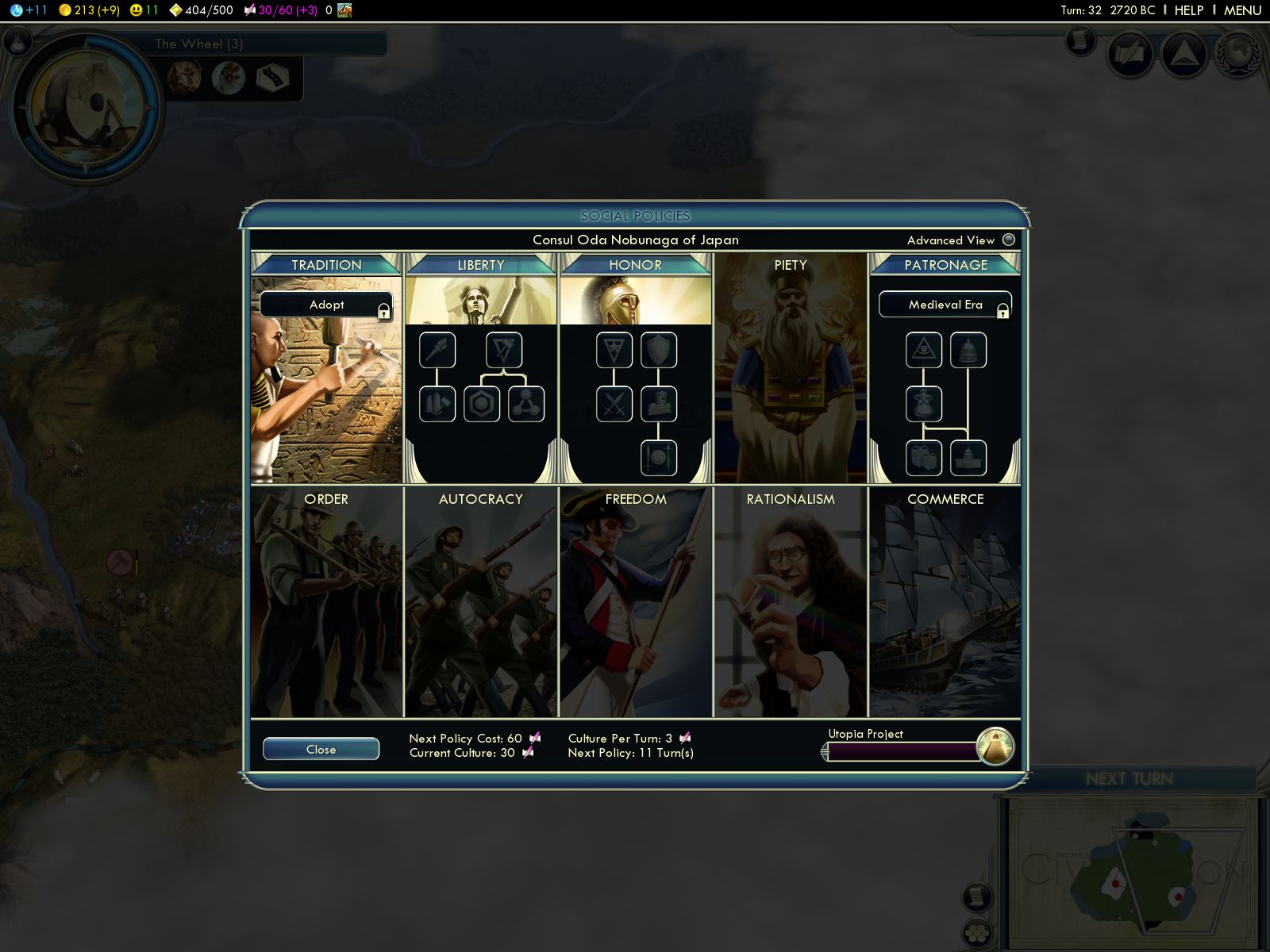
Task: Choose the Order policy branch panel
Action: [326, 603]
